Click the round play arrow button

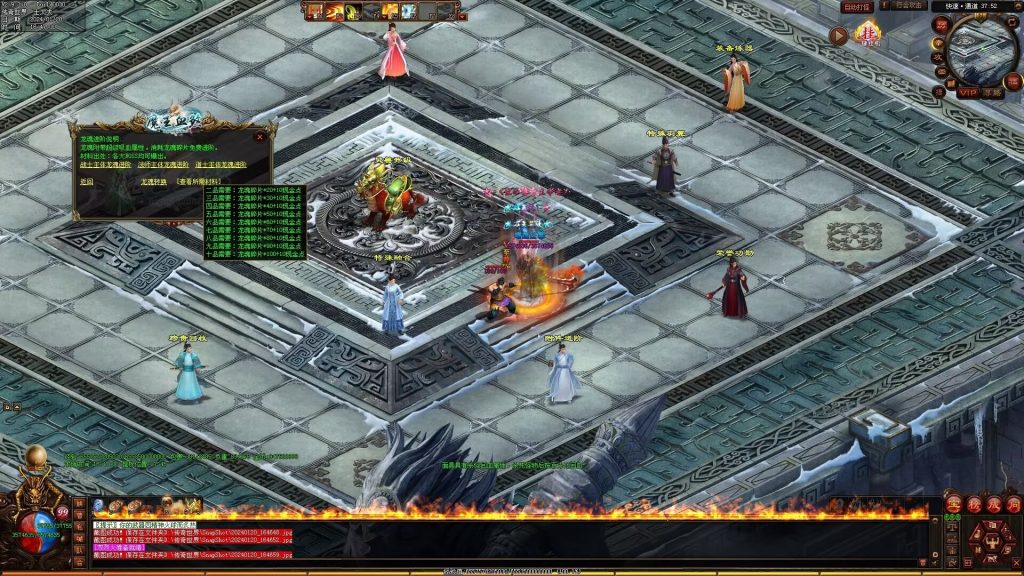pyautogui.click(x=839, y=36)
